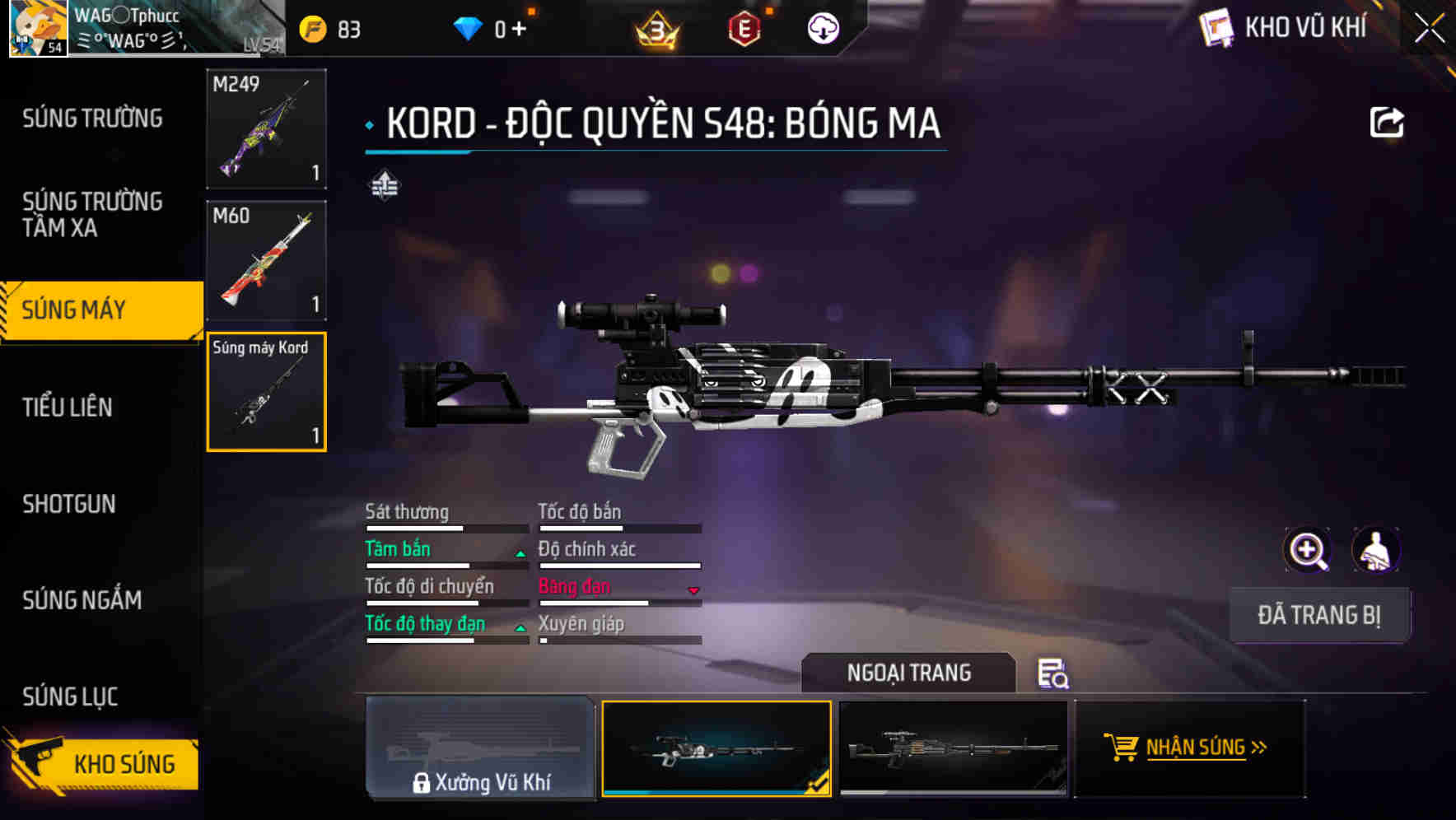
Task: Open the Súng Ngắm category
Action: [x=82, y=600]
